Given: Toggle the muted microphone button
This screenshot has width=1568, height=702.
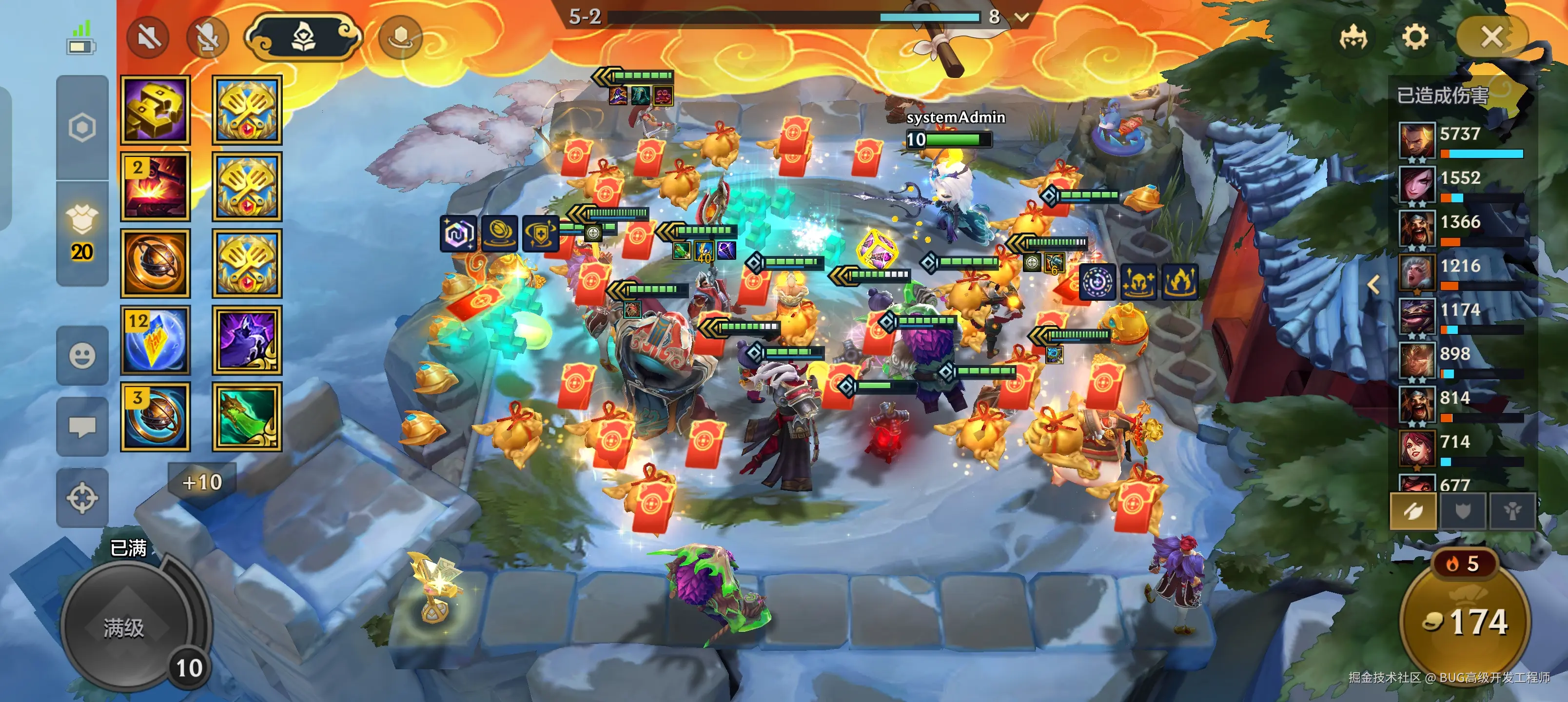Looking at the screenshot, I should click(208, 38).
